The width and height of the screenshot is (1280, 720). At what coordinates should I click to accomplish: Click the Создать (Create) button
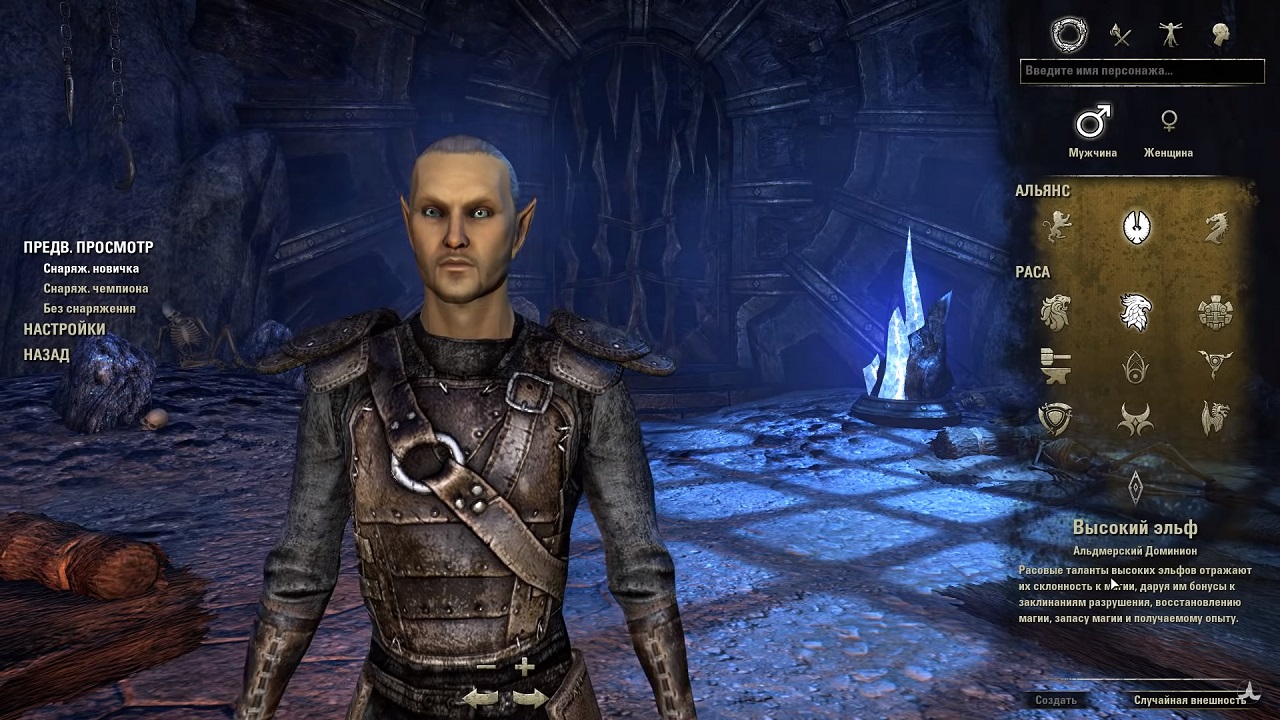(x=1056, y=700)
